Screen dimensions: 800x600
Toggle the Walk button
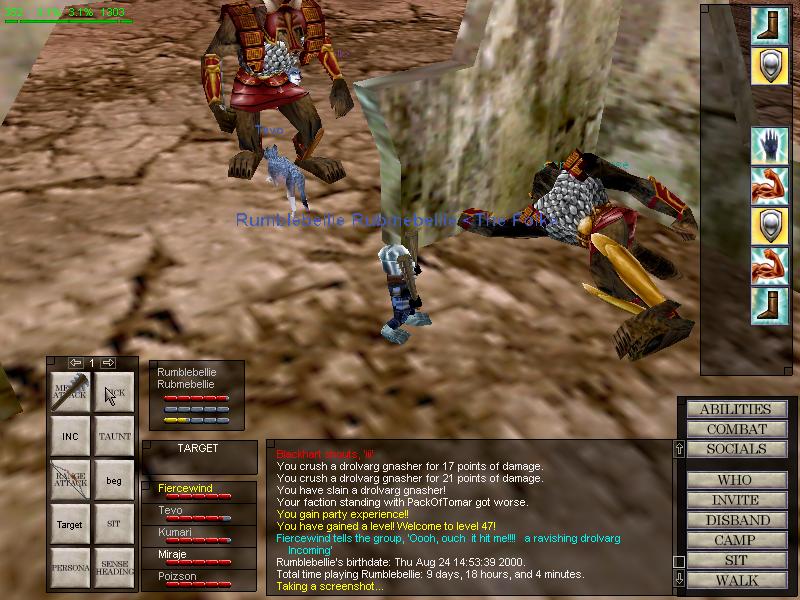click(x=735, y=580)
